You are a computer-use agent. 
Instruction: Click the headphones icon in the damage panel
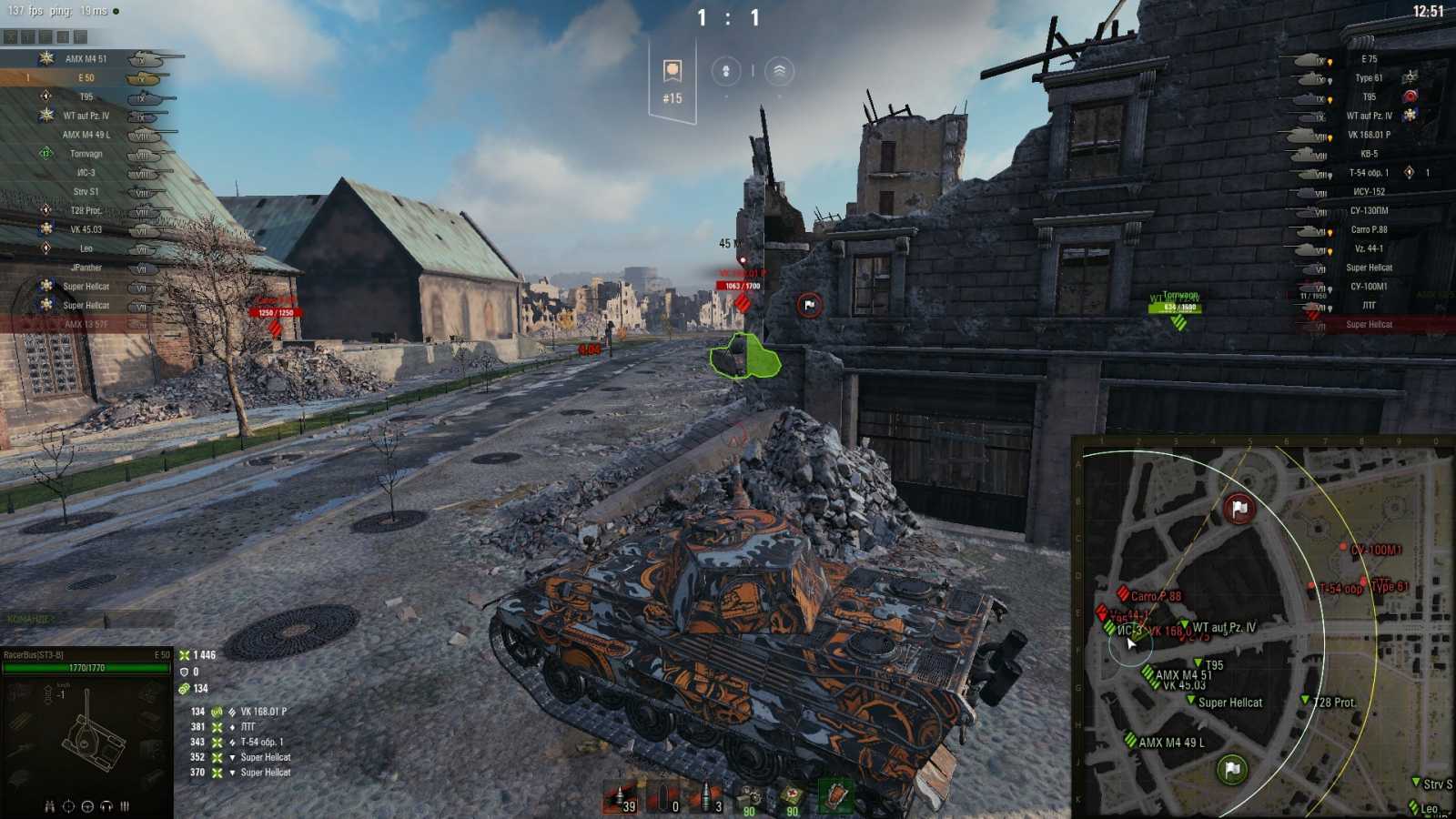click(106, 806)
